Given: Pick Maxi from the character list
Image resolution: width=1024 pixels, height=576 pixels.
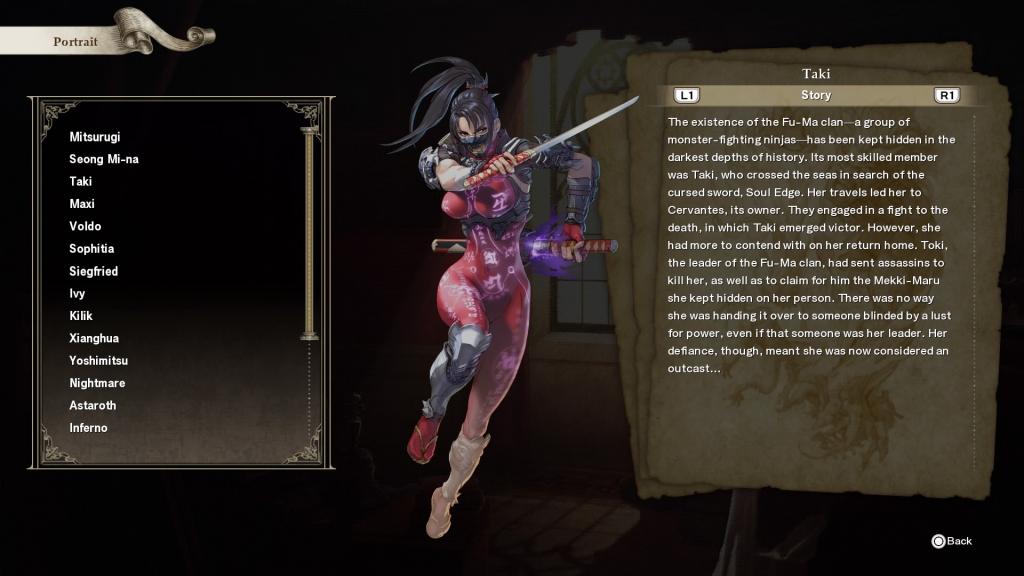Looking at the screenshot, I should coord(82,204).
